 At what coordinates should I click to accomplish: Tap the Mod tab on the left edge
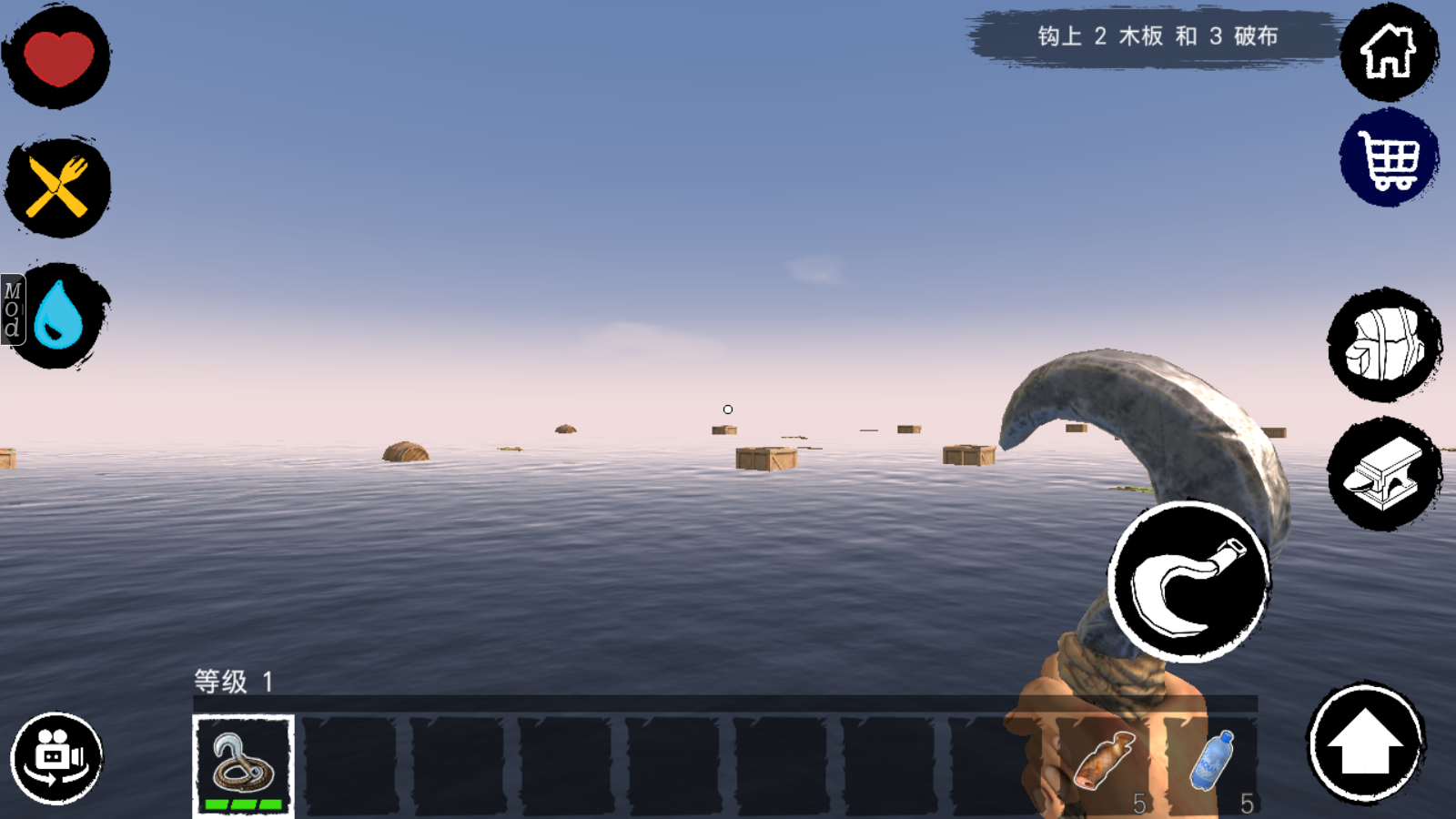tap(12, 309)
